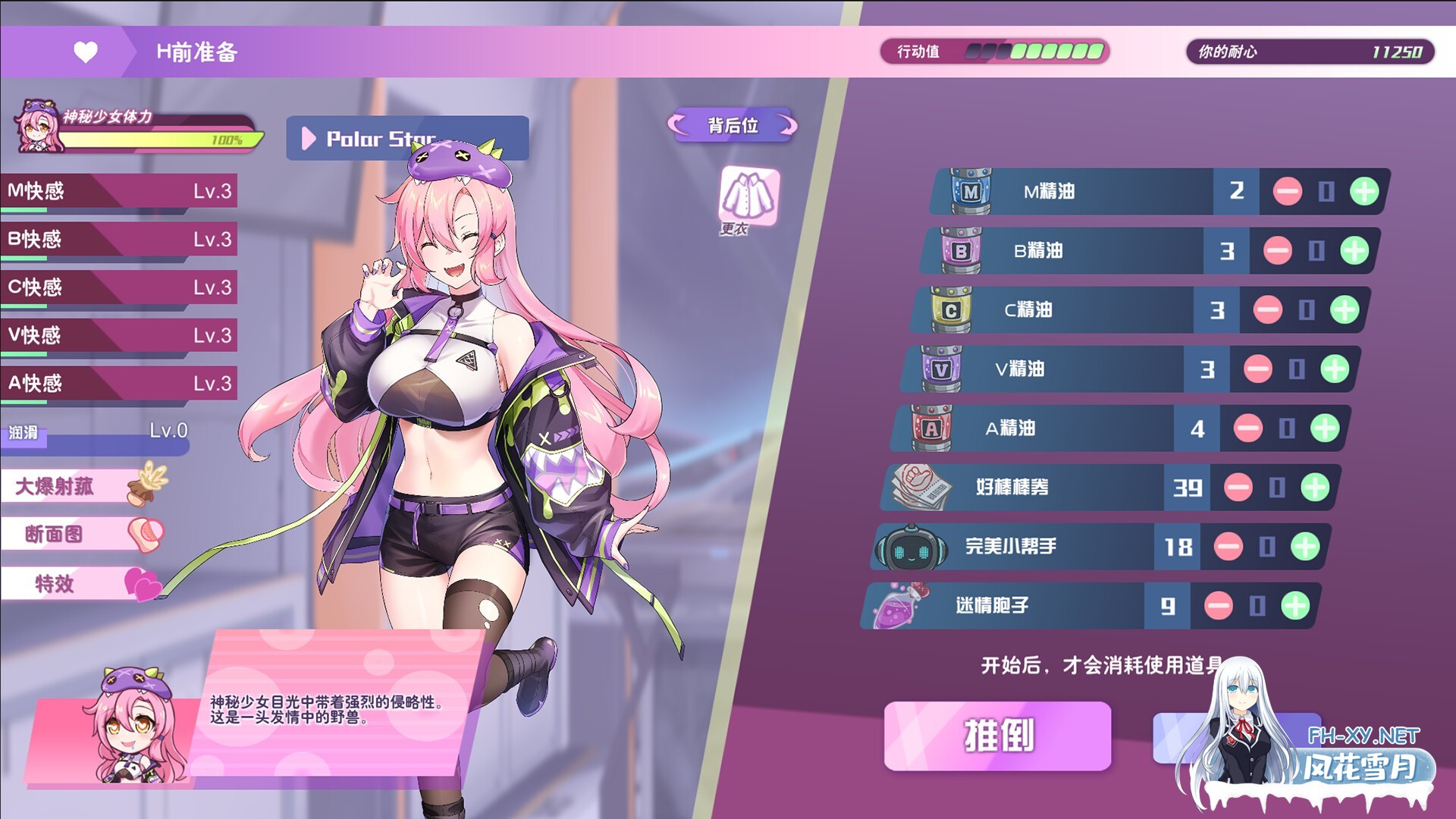Screen dimensions: 1456x819
Task: Click the heart icon in the top-left header
Action: pos(86,52)
